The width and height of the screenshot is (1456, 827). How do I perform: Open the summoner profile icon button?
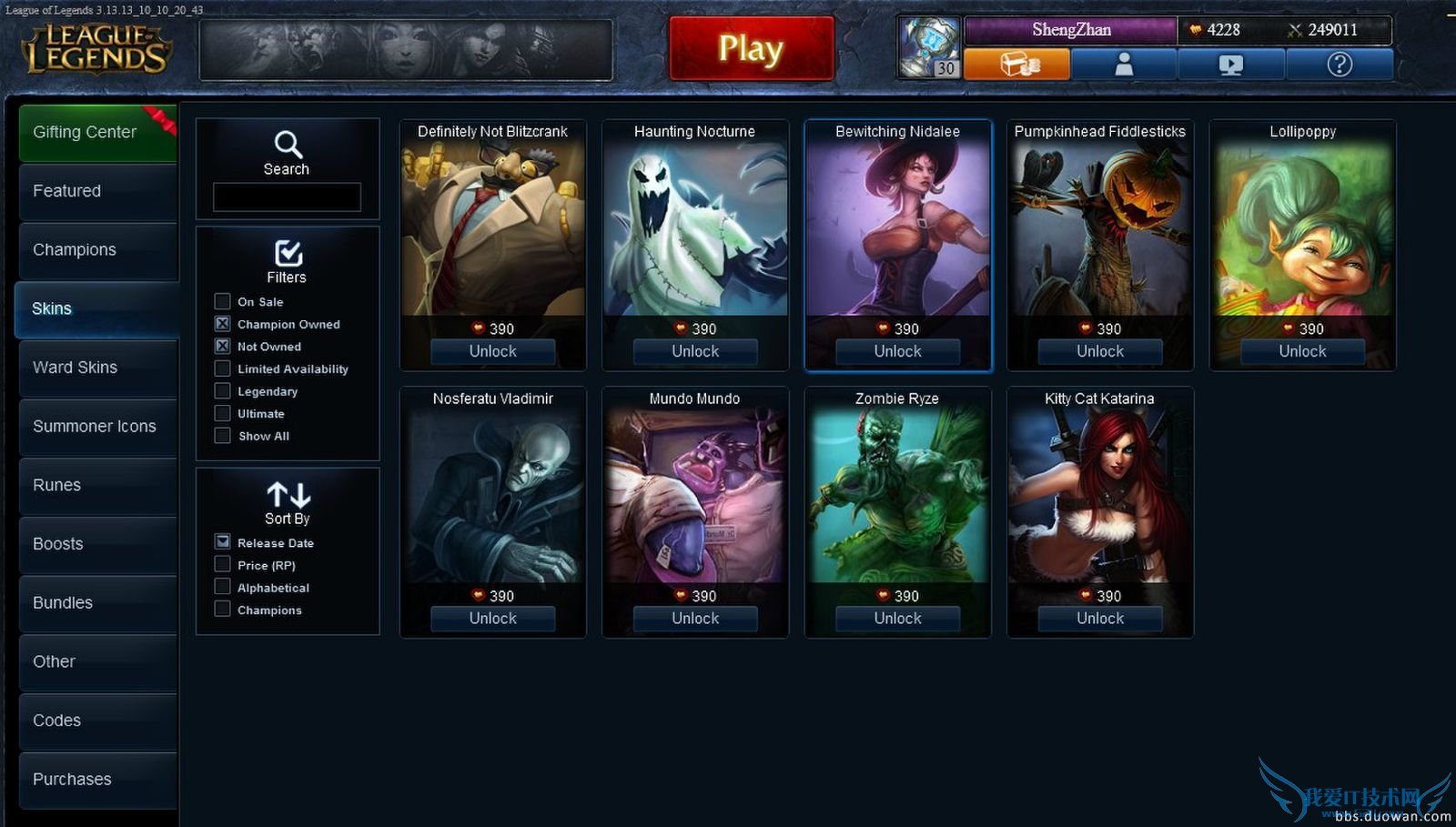tap(1124, 65)
